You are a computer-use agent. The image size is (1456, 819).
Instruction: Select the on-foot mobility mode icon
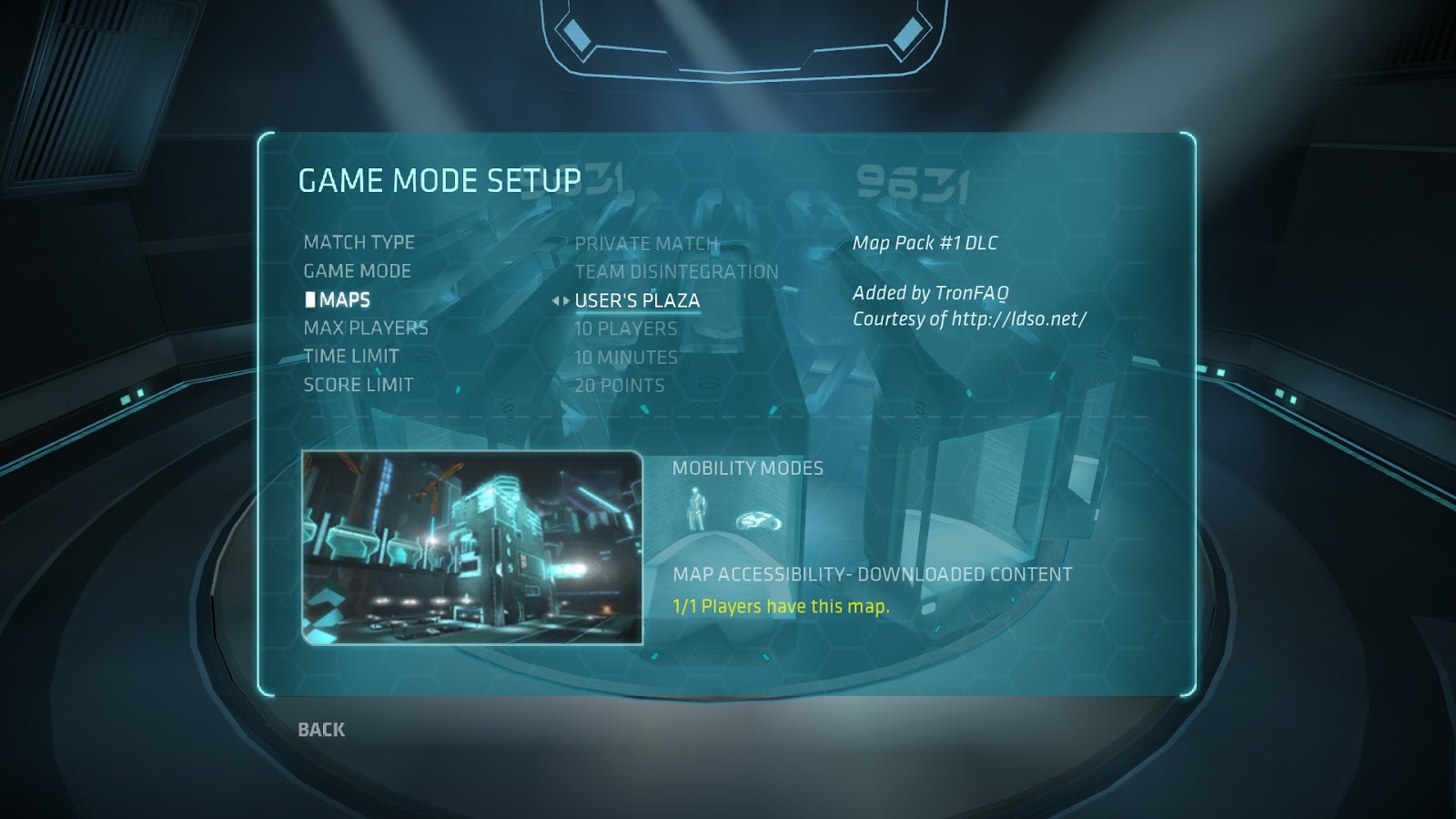(x=694, y=510)
